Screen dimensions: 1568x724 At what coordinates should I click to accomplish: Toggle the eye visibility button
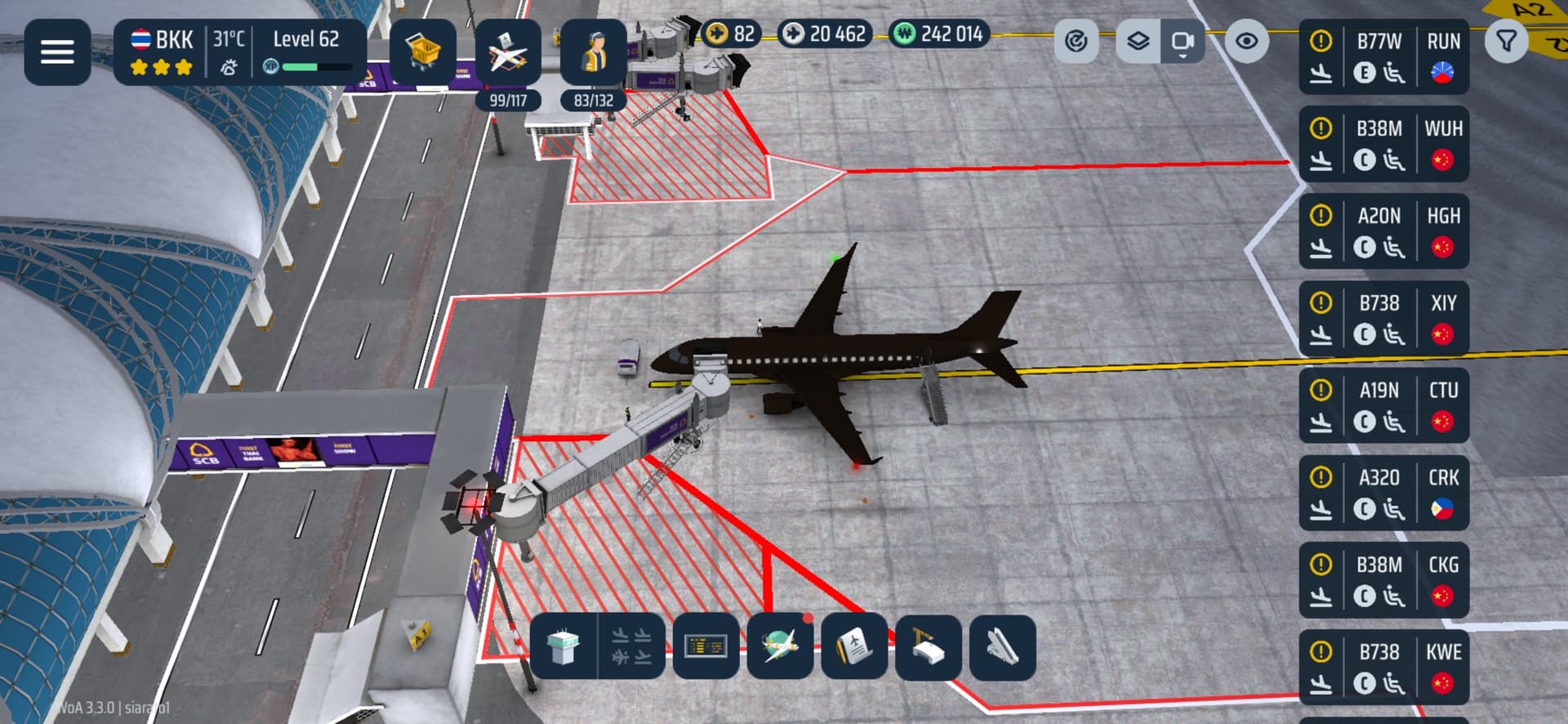pos(1246,41)
